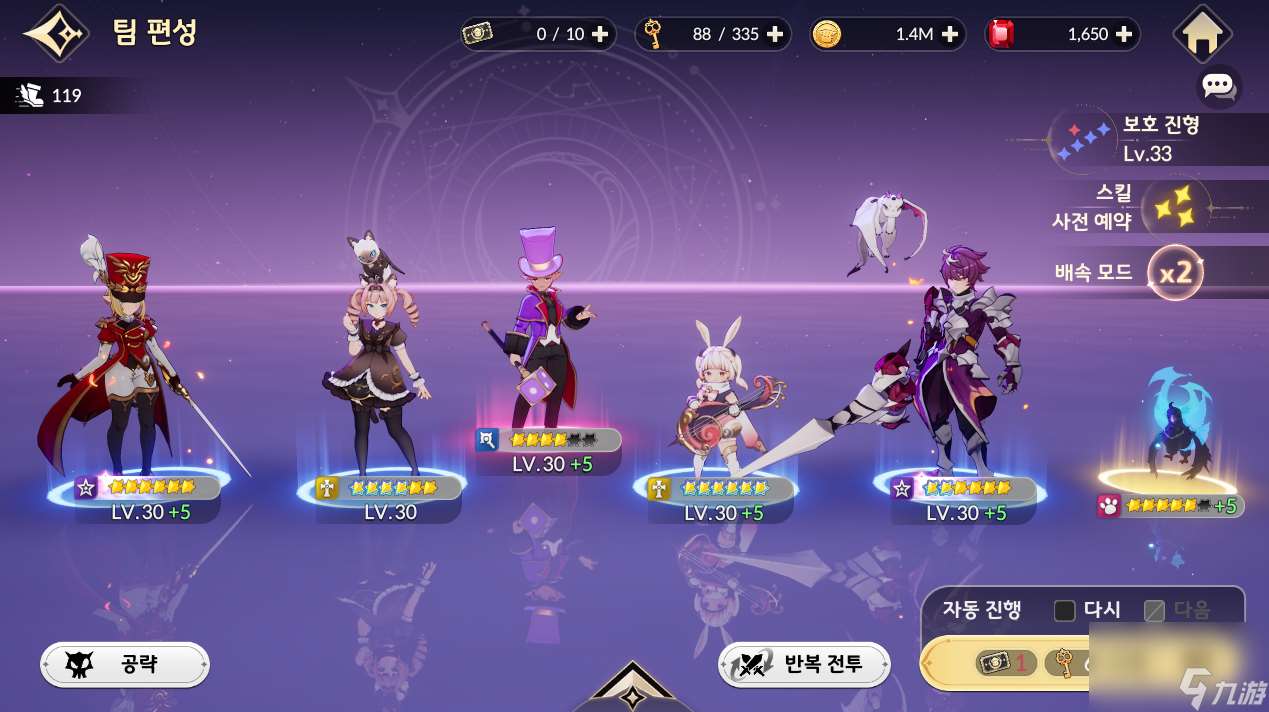Go back using the top-left arrow

point(56,33)
